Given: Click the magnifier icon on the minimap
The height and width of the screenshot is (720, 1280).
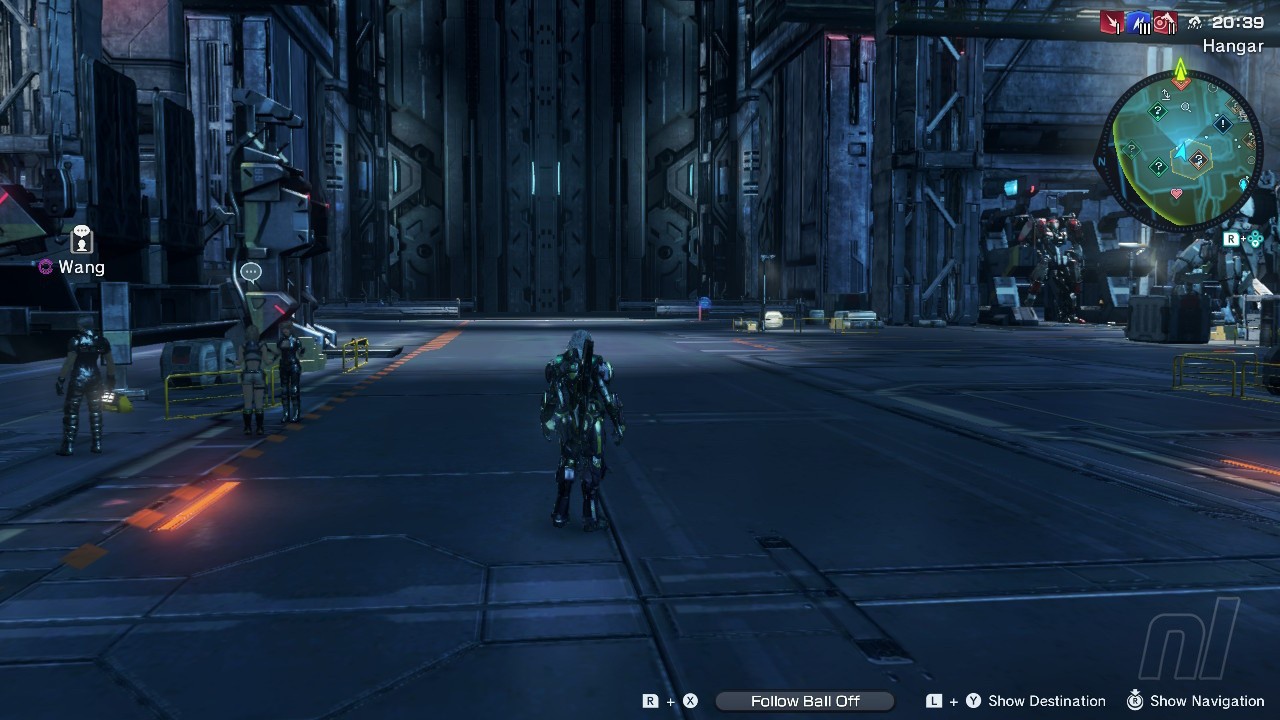Looking at the screenshot, I should [x=1186, y=107].
